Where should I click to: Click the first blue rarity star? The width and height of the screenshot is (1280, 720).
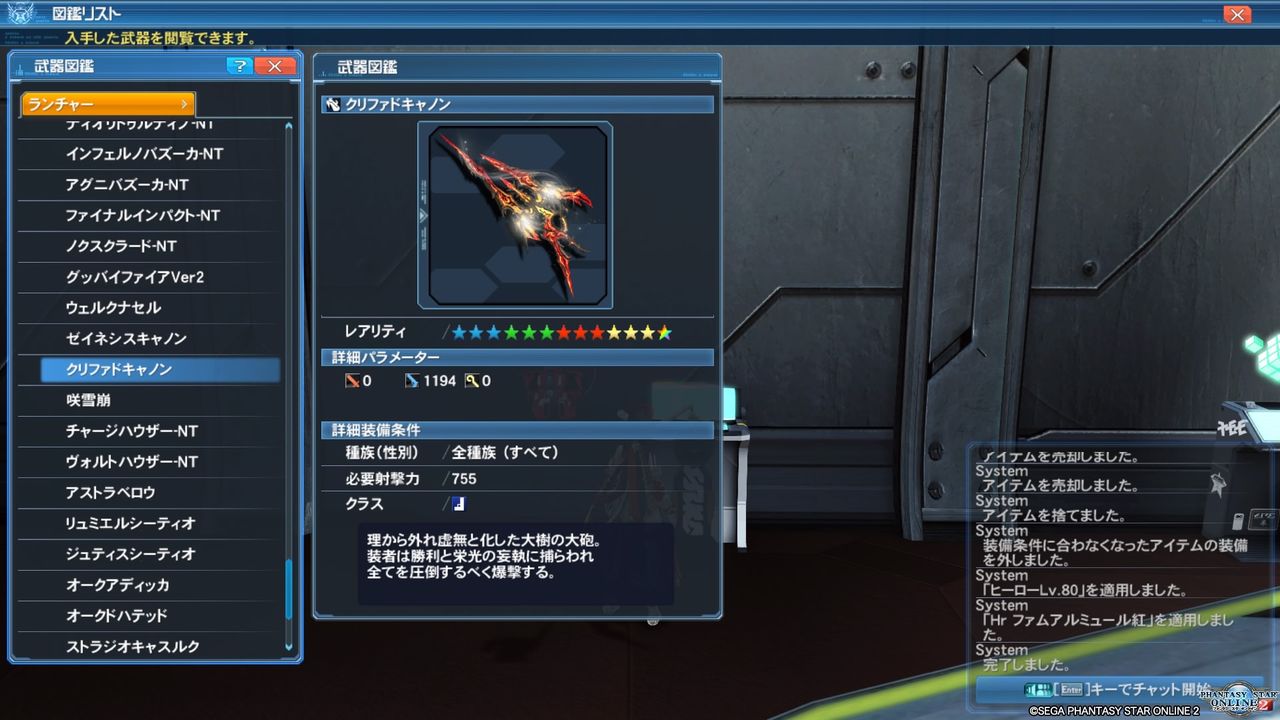[x=457, y=331]
